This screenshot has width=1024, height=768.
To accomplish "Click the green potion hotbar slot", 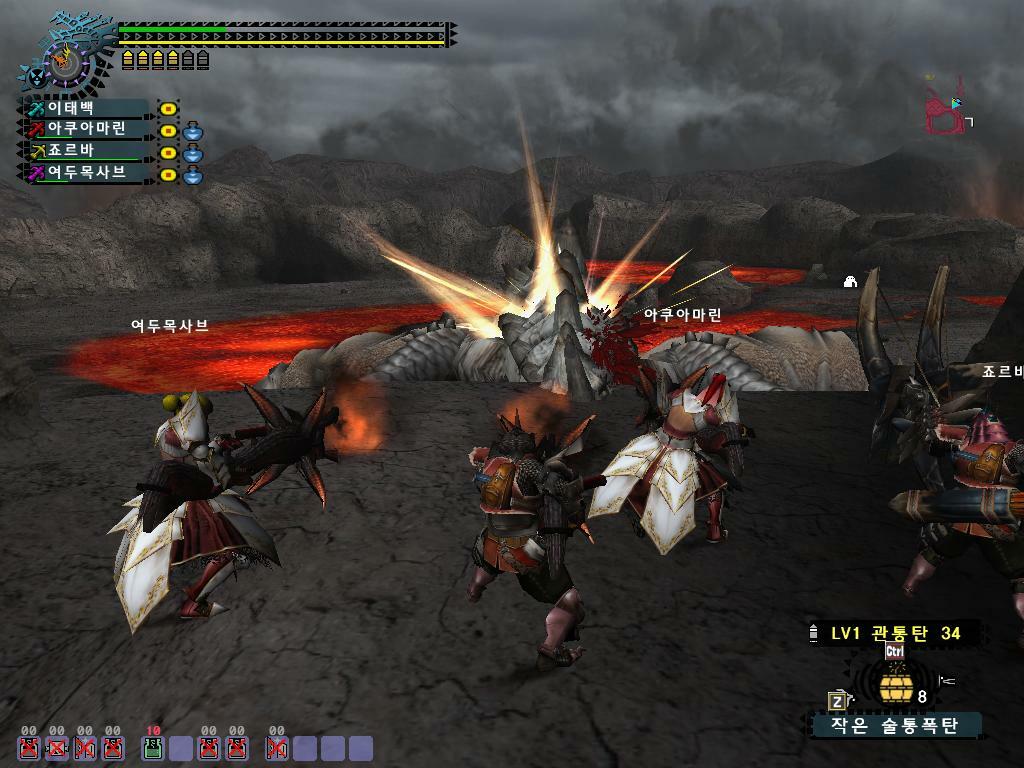I will point(153,748).
